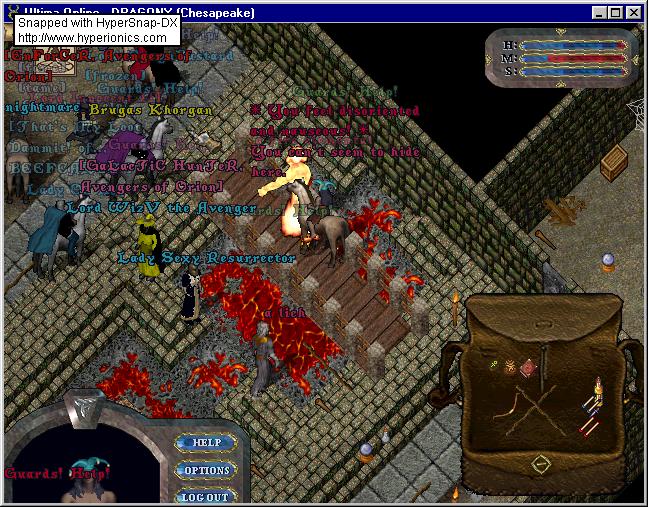
Task: Select the golden ankh item in backpack
Action: [x=494, y=365]
